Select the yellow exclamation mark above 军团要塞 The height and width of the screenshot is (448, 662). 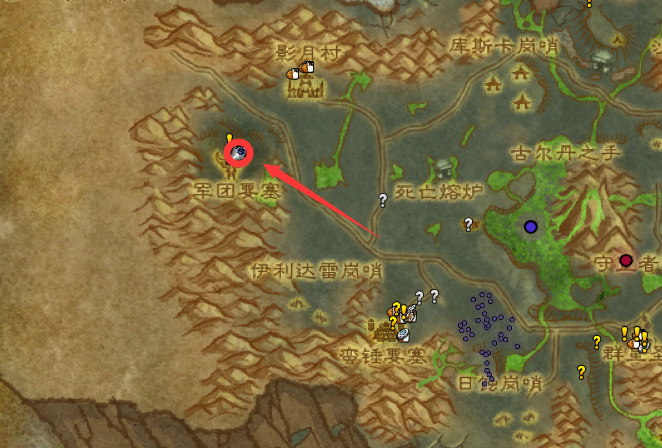229,140
